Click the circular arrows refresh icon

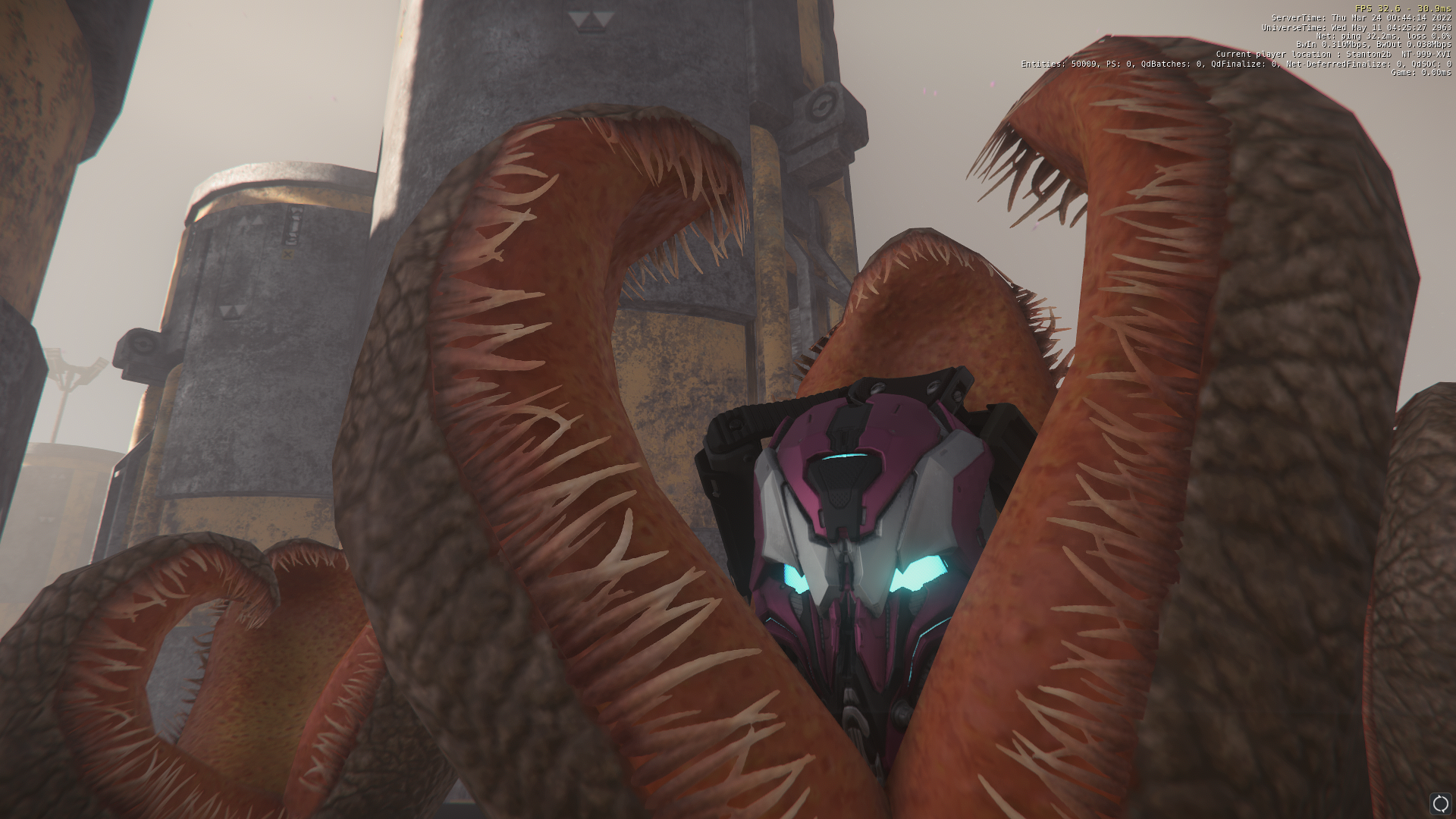(x=1439, y=803)
